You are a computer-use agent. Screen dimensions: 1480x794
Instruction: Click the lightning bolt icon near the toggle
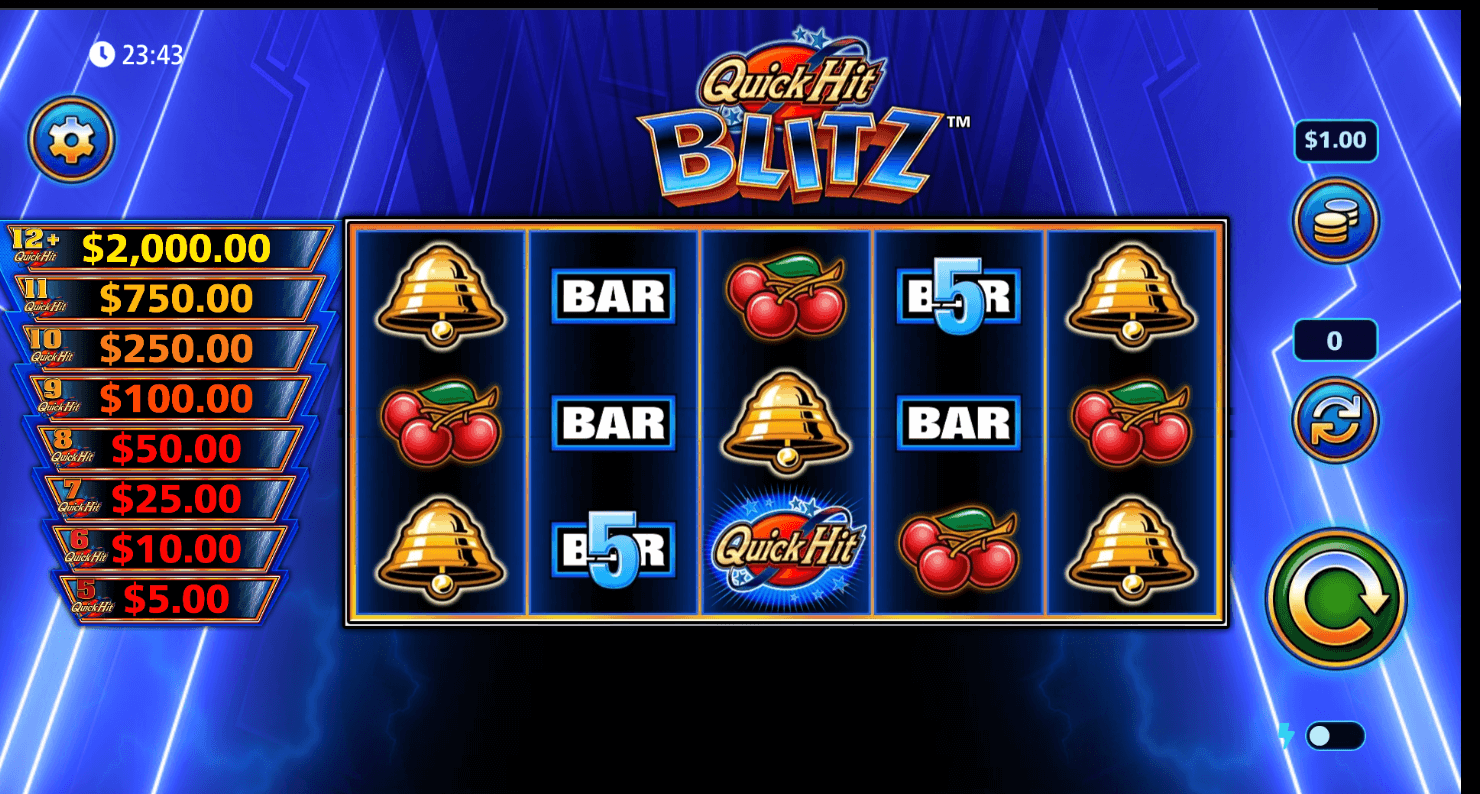click(x=1285, y=734)
